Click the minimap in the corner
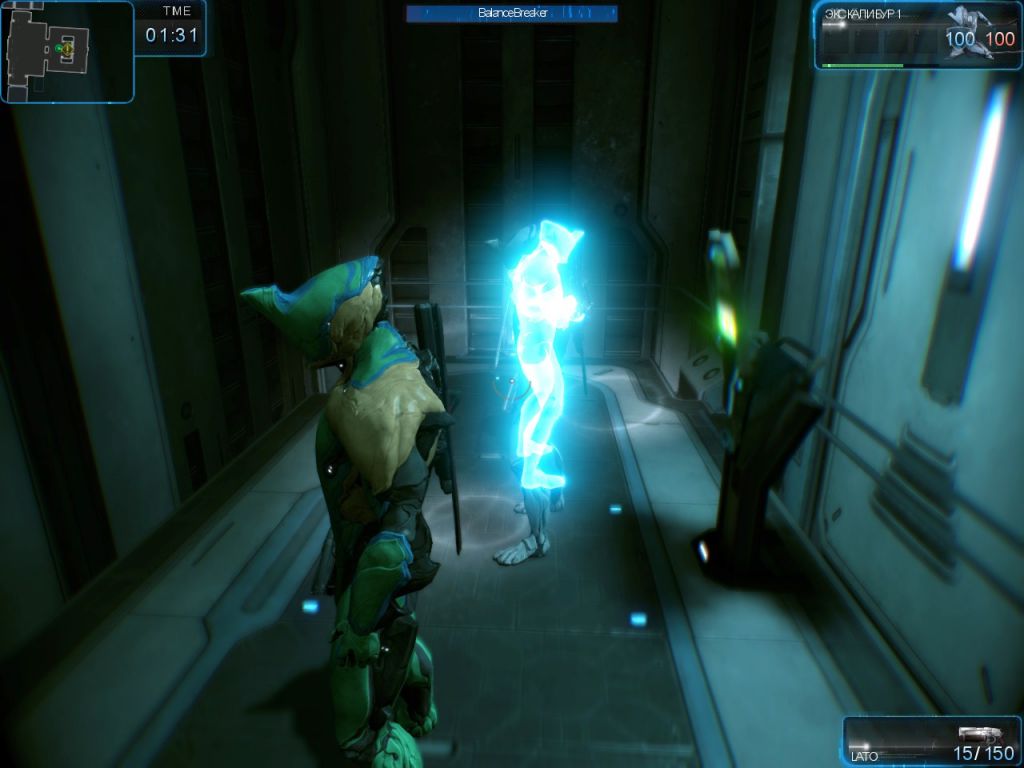Screen dimensions: 1024x768 pyautogui.click(x=66, y=50)
